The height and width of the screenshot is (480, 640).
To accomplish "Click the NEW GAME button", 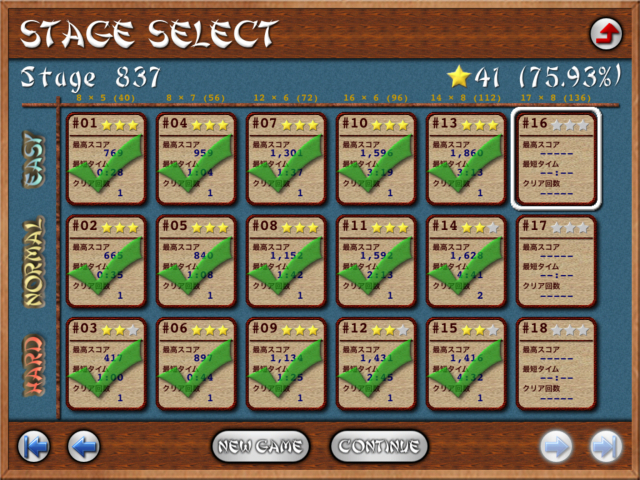I will (260, 446).
